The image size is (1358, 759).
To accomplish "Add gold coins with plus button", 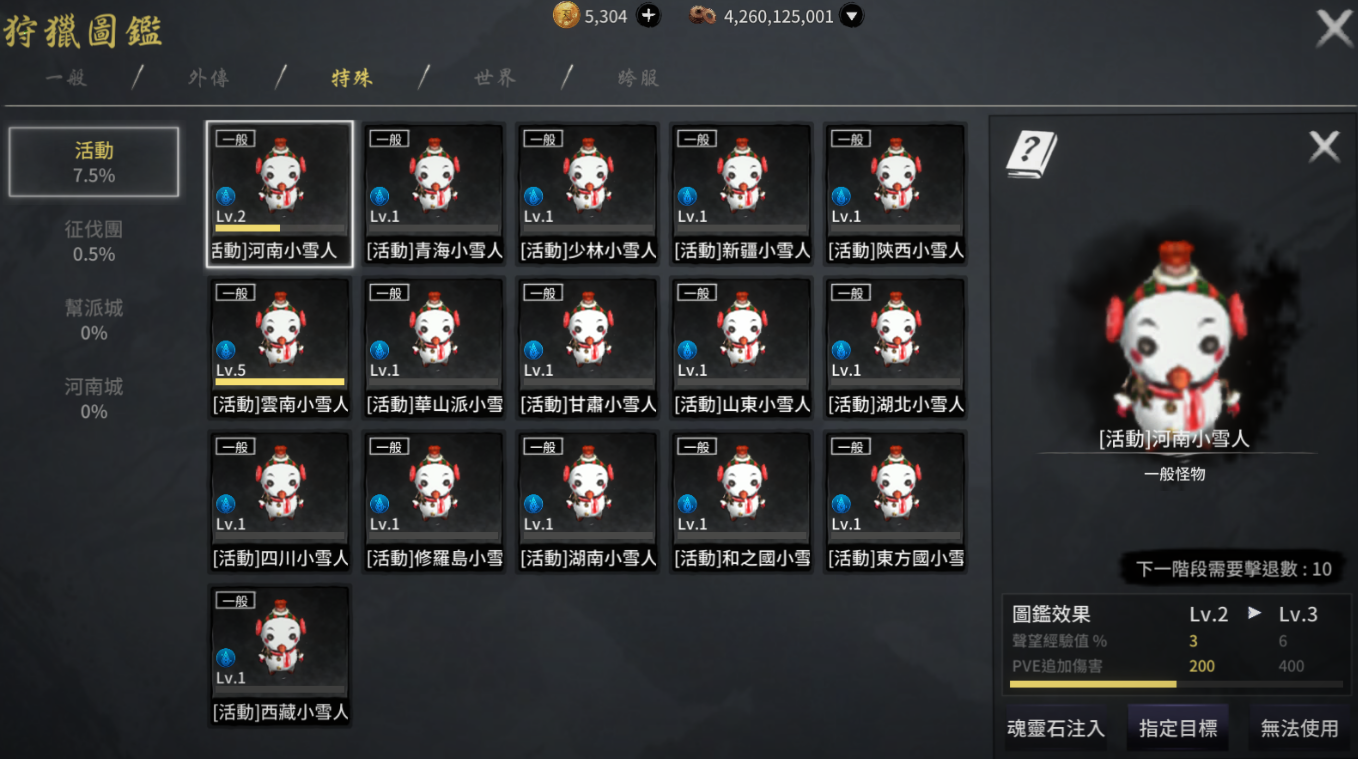I will [x=649, y=16].
